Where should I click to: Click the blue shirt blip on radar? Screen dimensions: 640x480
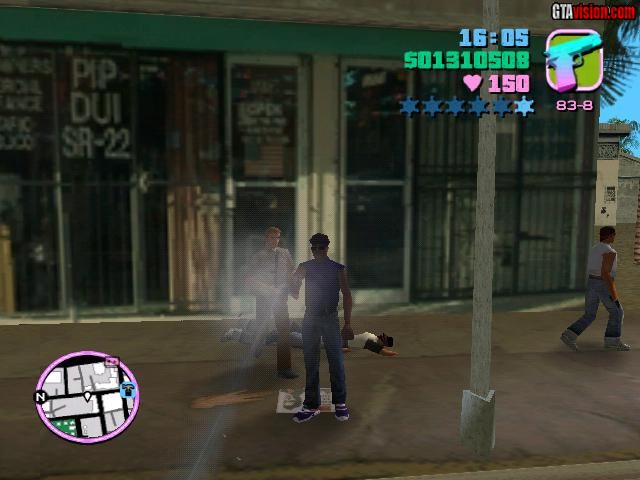point(128,390)
